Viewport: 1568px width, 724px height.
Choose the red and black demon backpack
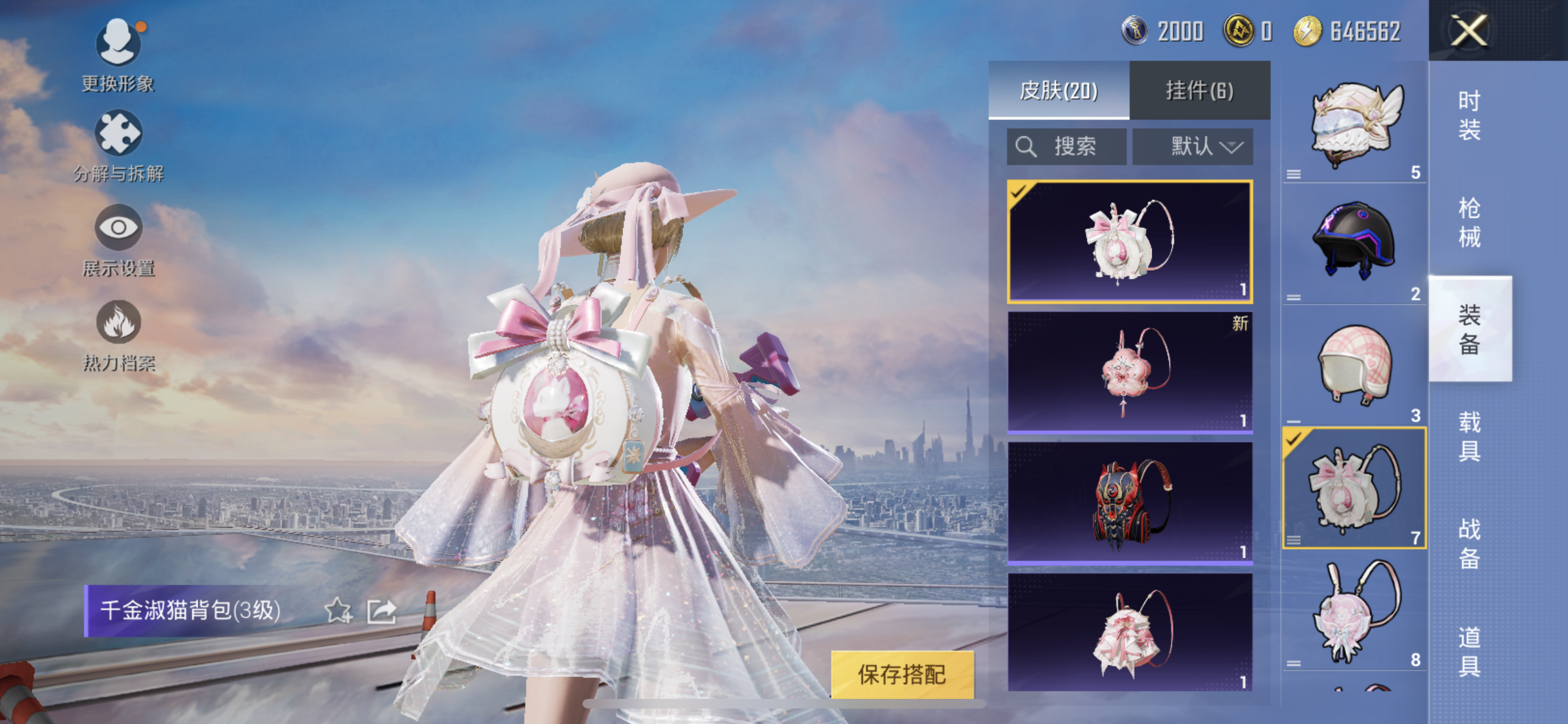pyautogui.click(x=1130, y=503)
